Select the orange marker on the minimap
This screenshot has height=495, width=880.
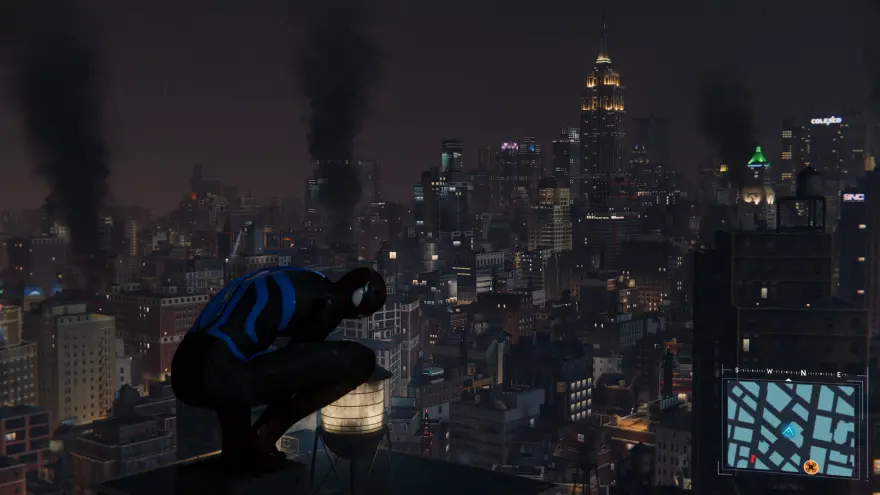pyautogui.click(x=811, y=466)
